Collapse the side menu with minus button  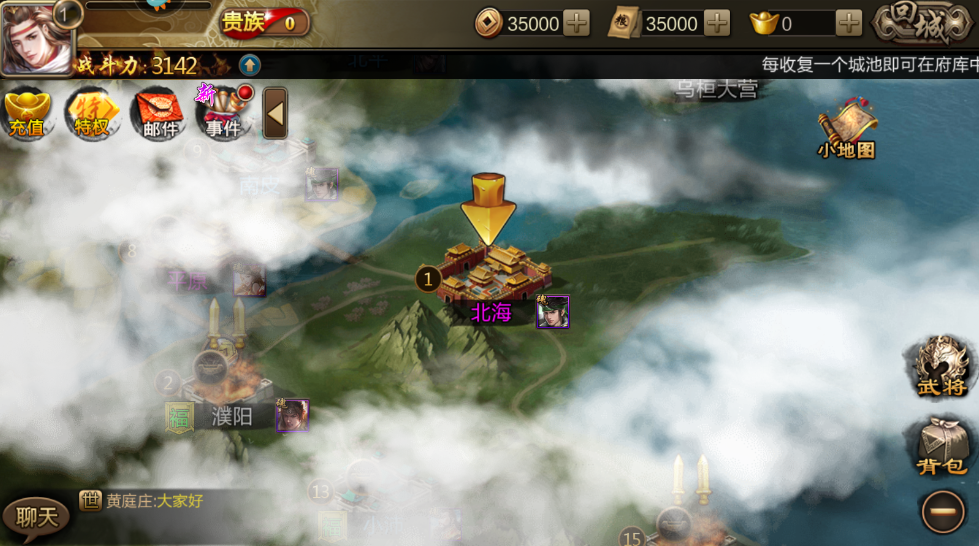pos(942,512)
